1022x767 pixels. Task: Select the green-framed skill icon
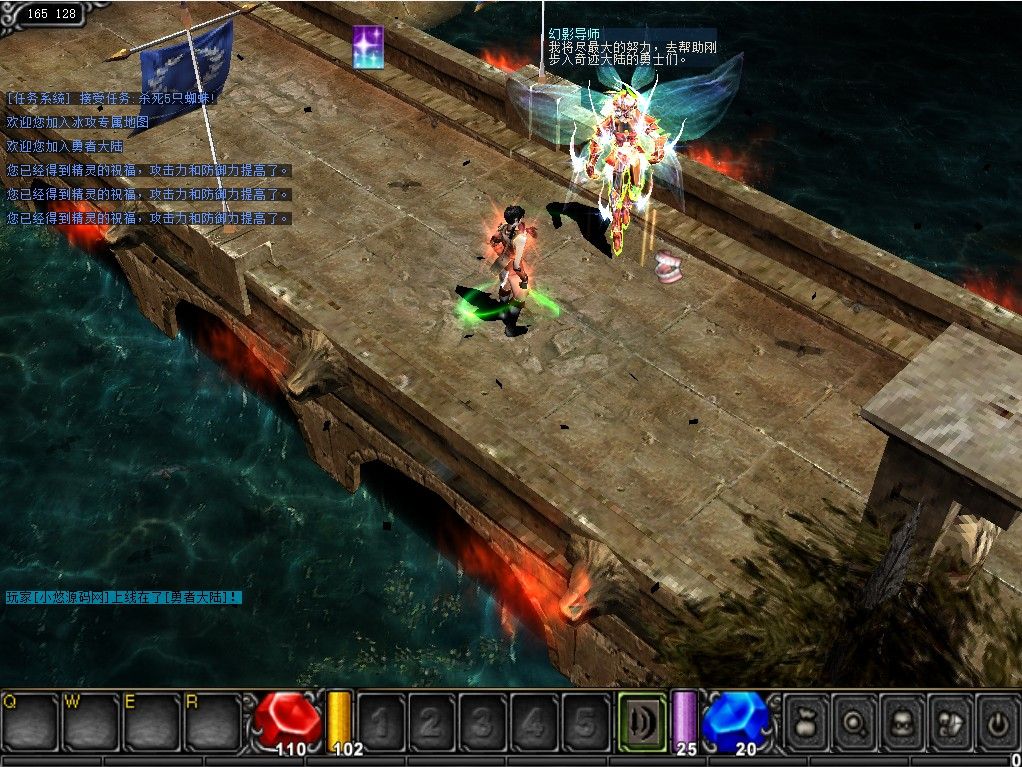[642, 722]
